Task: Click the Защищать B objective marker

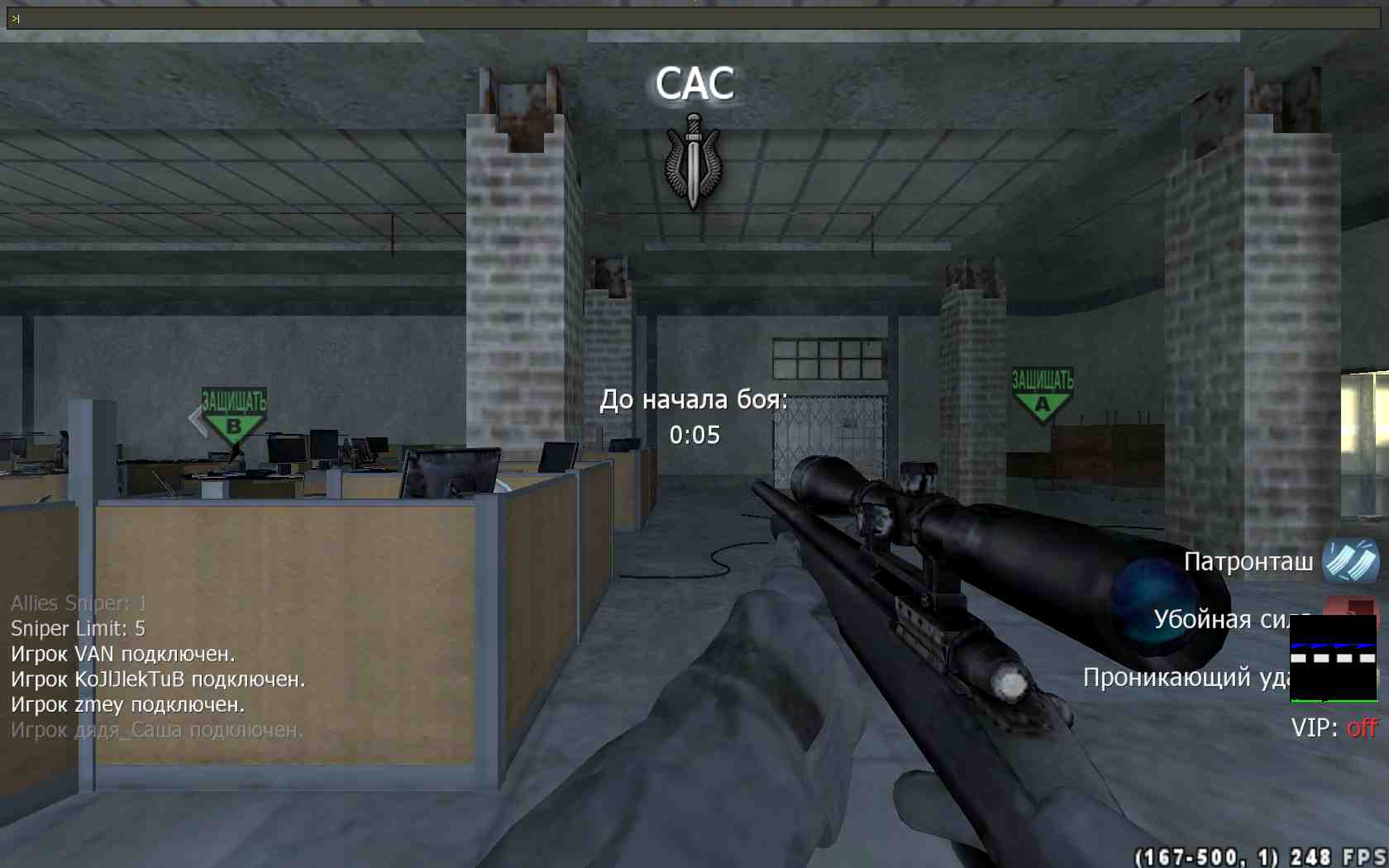Action: (x=234, y=416)
